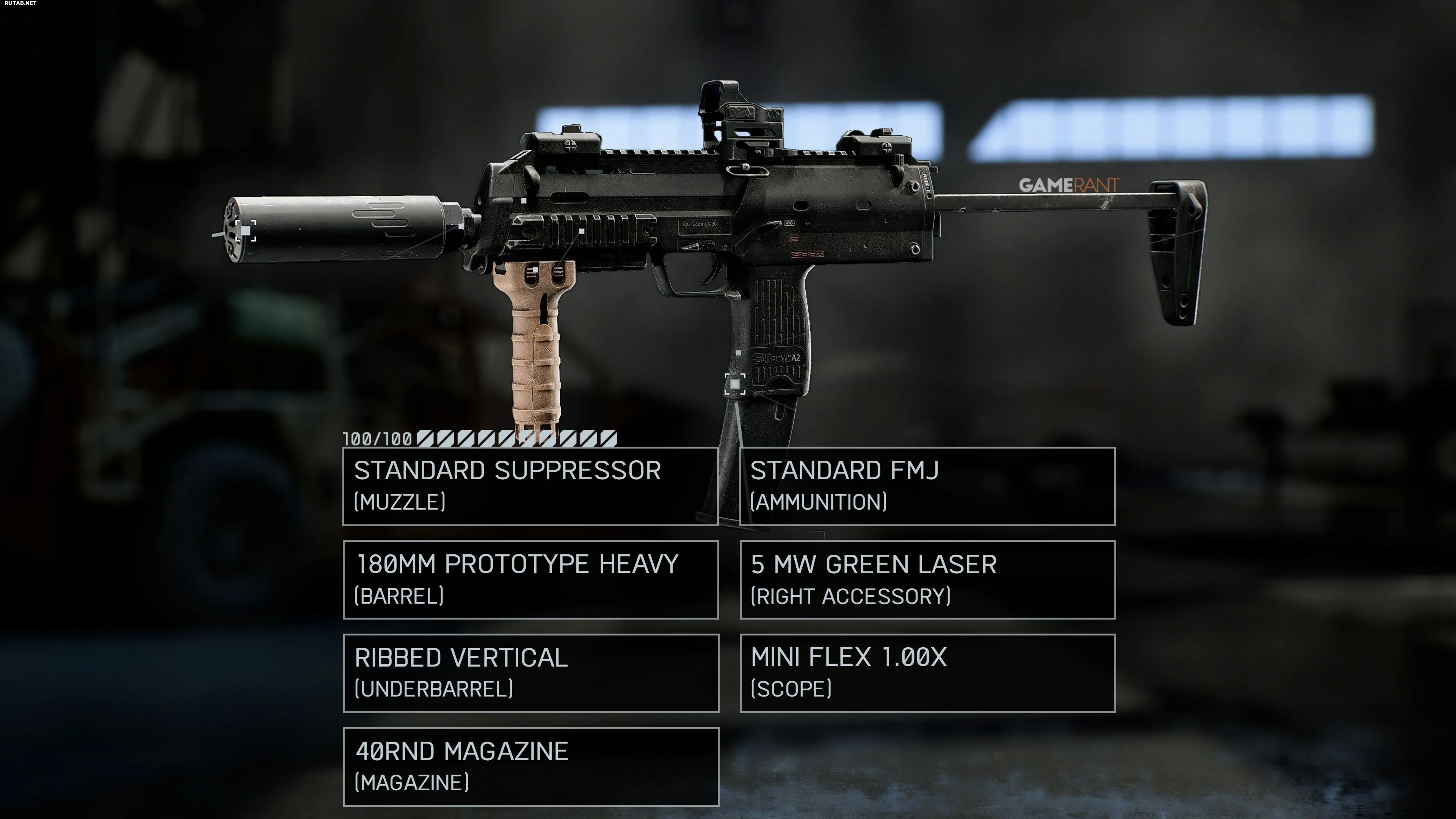The image size is (1456, 819).
Task: Choose the Mini Flex 1.00X scope slot
Action: (927, 673)
